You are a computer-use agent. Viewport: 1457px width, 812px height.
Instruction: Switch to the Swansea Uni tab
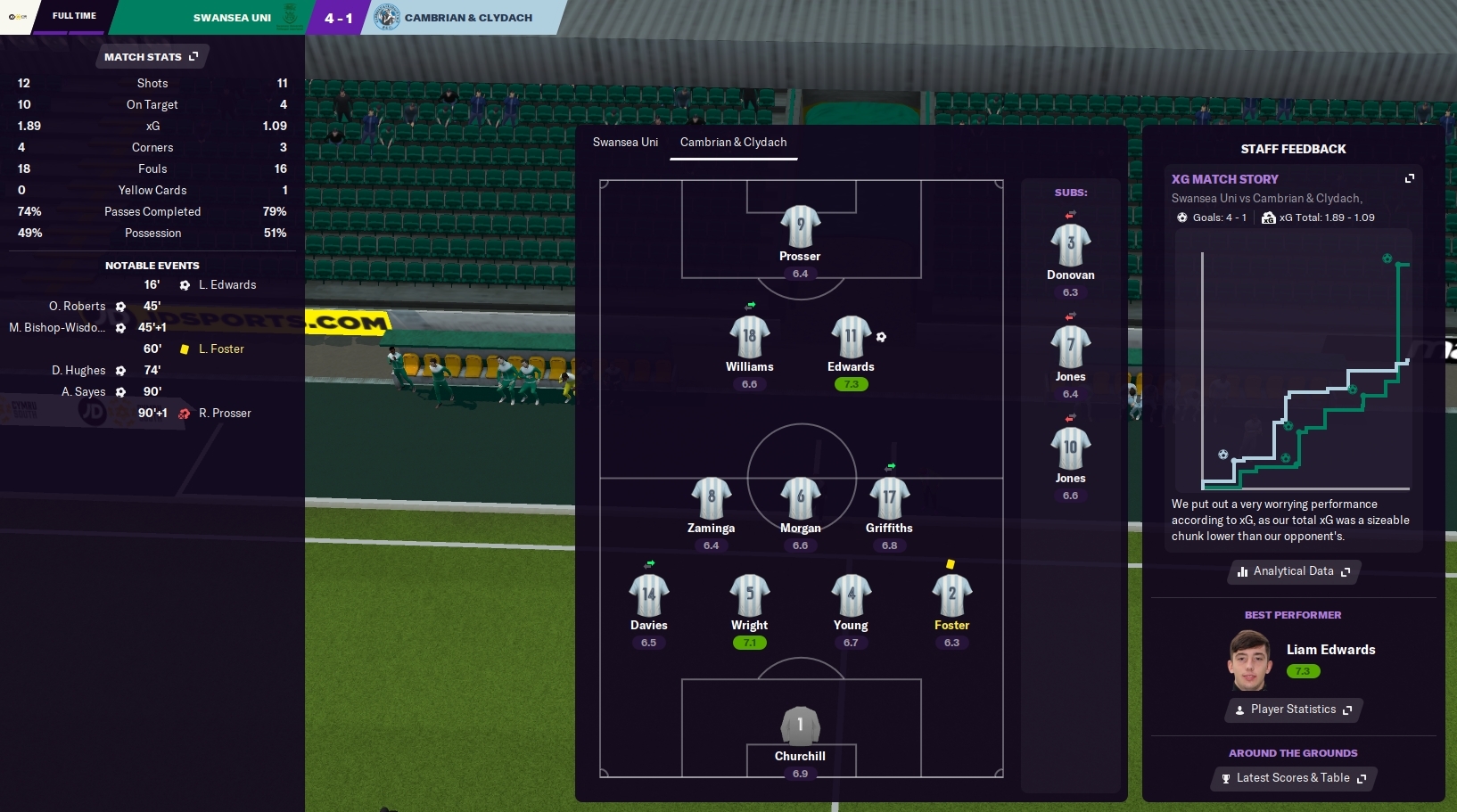[625, 143]
